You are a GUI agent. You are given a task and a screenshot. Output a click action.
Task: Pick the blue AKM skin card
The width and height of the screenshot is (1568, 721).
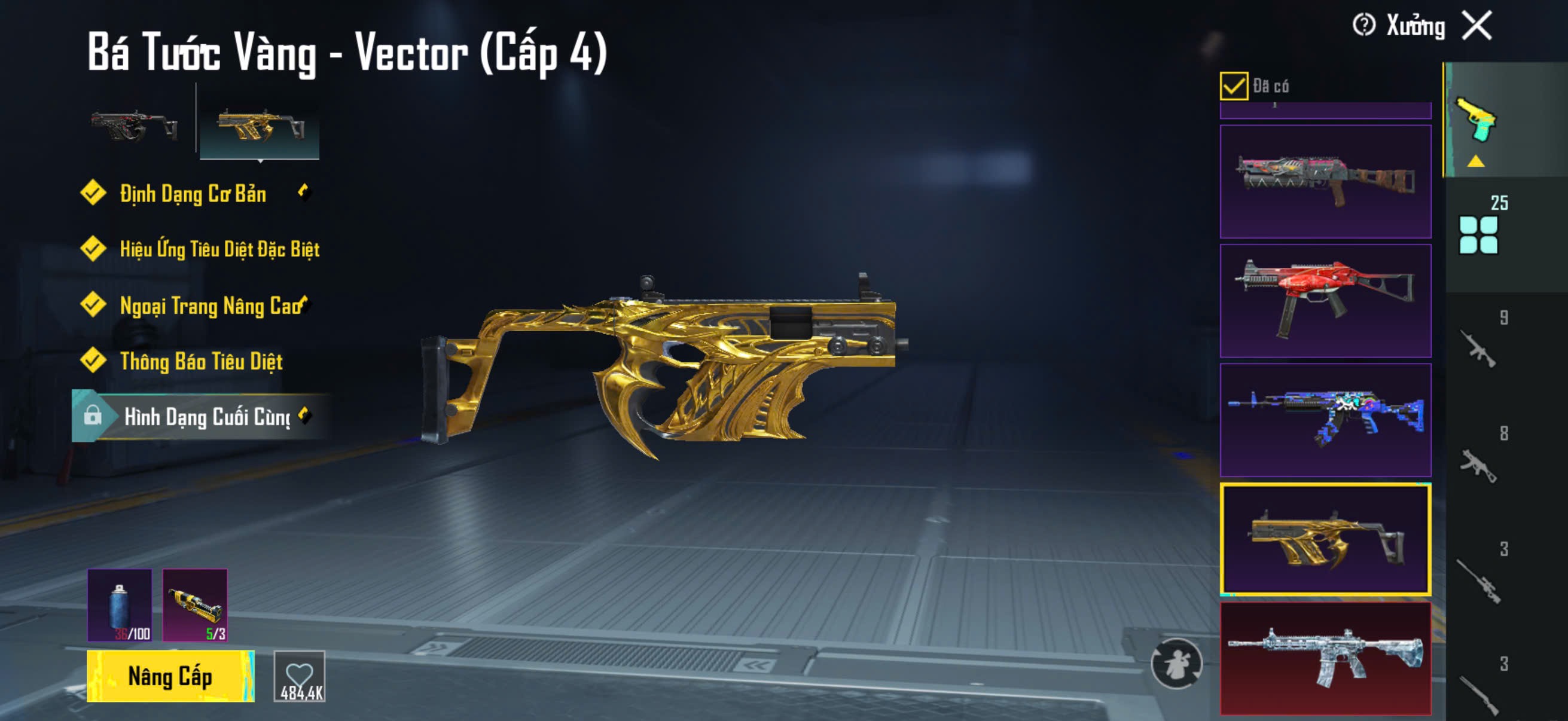(1325, 420)
